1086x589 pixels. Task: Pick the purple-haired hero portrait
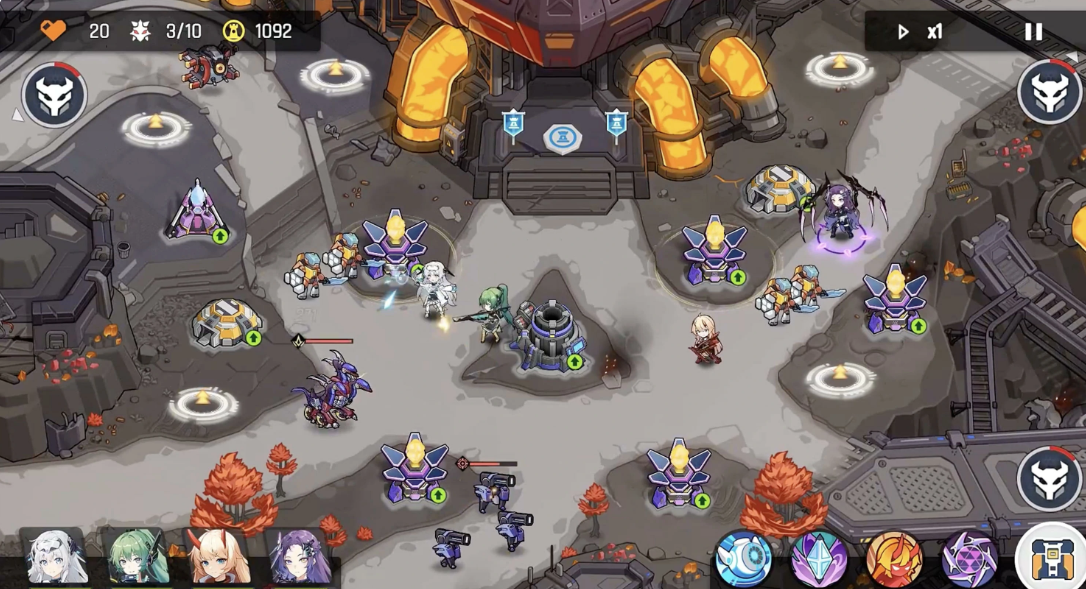click(300, 557)
